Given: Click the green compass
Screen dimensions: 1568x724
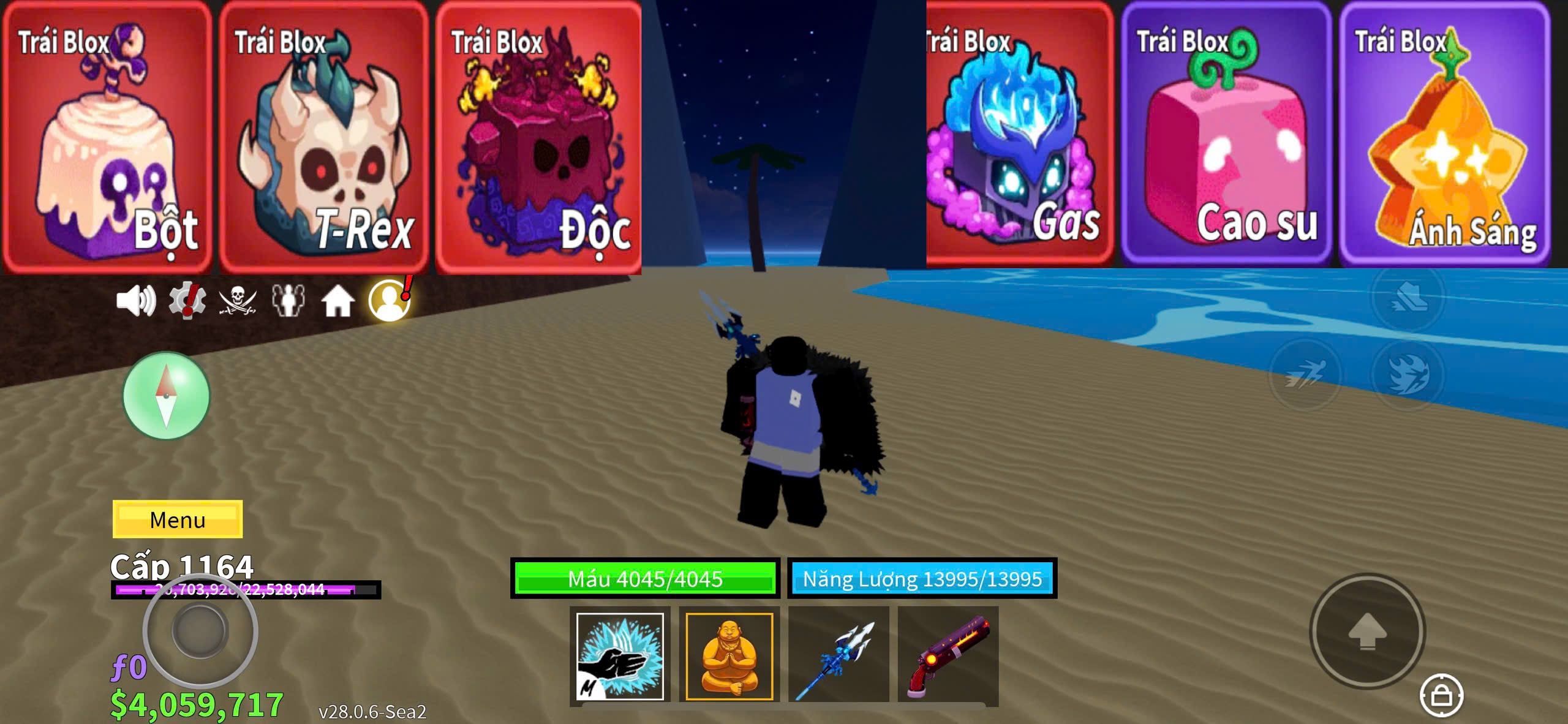Looking at the screenshot, I should click(166, 396).
